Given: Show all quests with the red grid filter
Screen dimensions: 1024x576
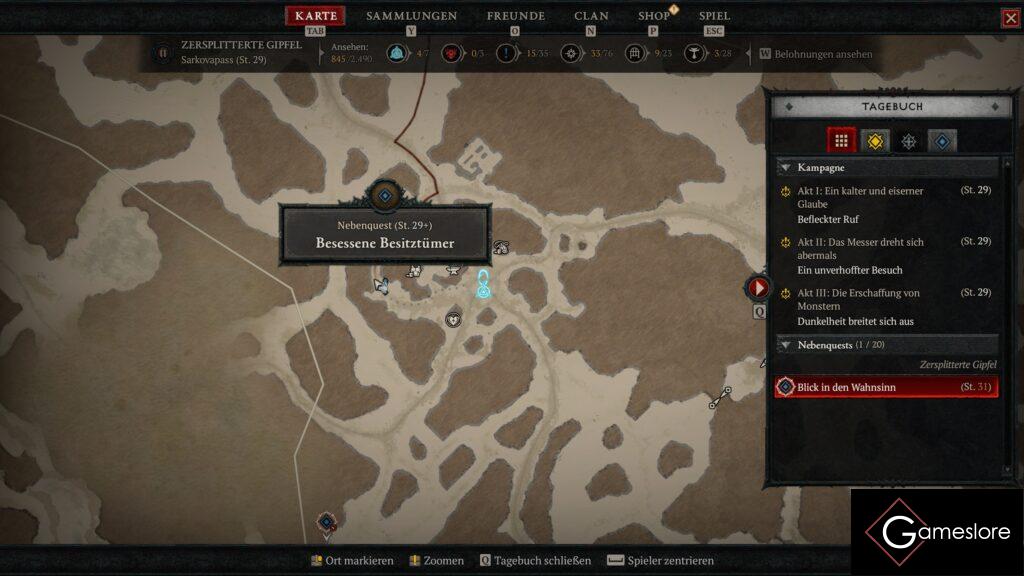Looking at the screenshot, I should (842, 141).
